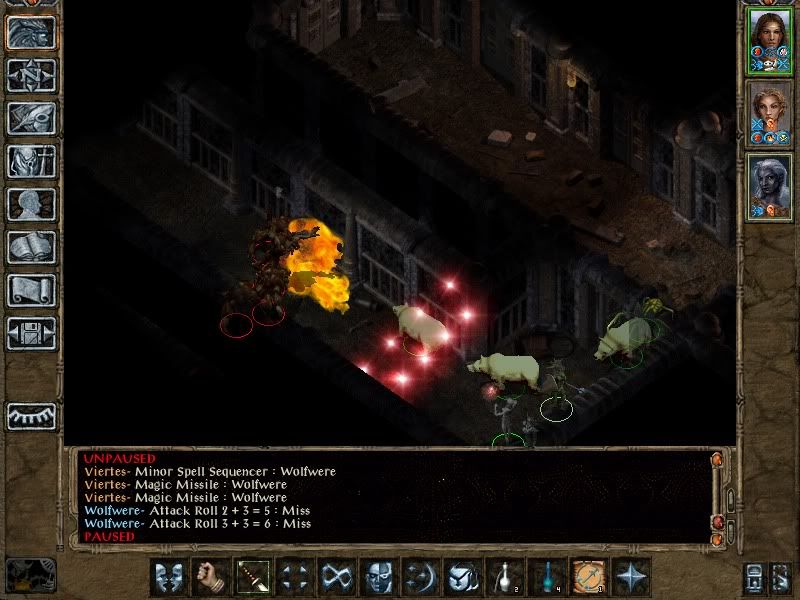Open special abilities with the star button

(631, 577)
